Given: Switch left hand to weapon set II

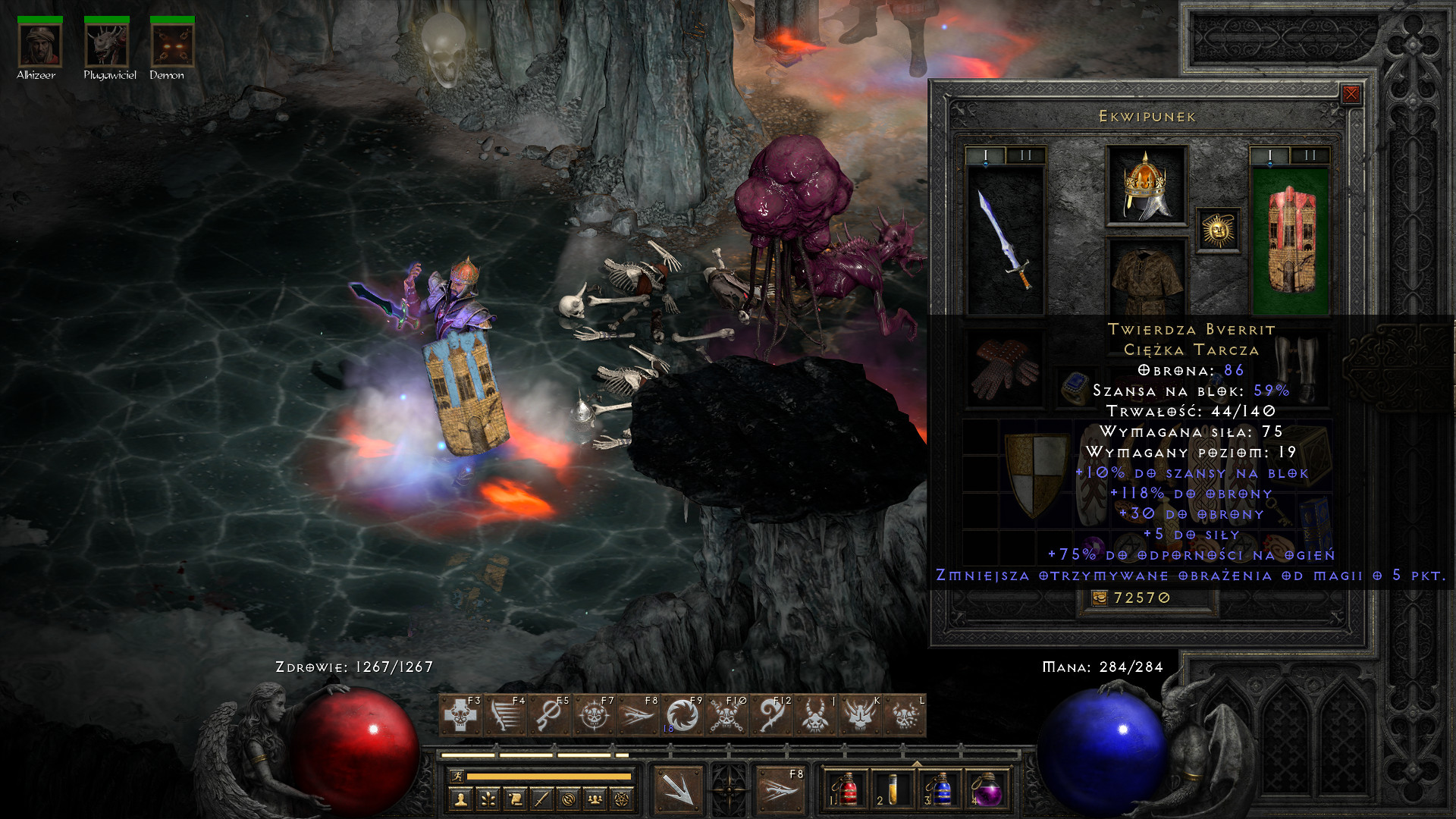Looking at the screenshot, I should (x=1025, y=155).
